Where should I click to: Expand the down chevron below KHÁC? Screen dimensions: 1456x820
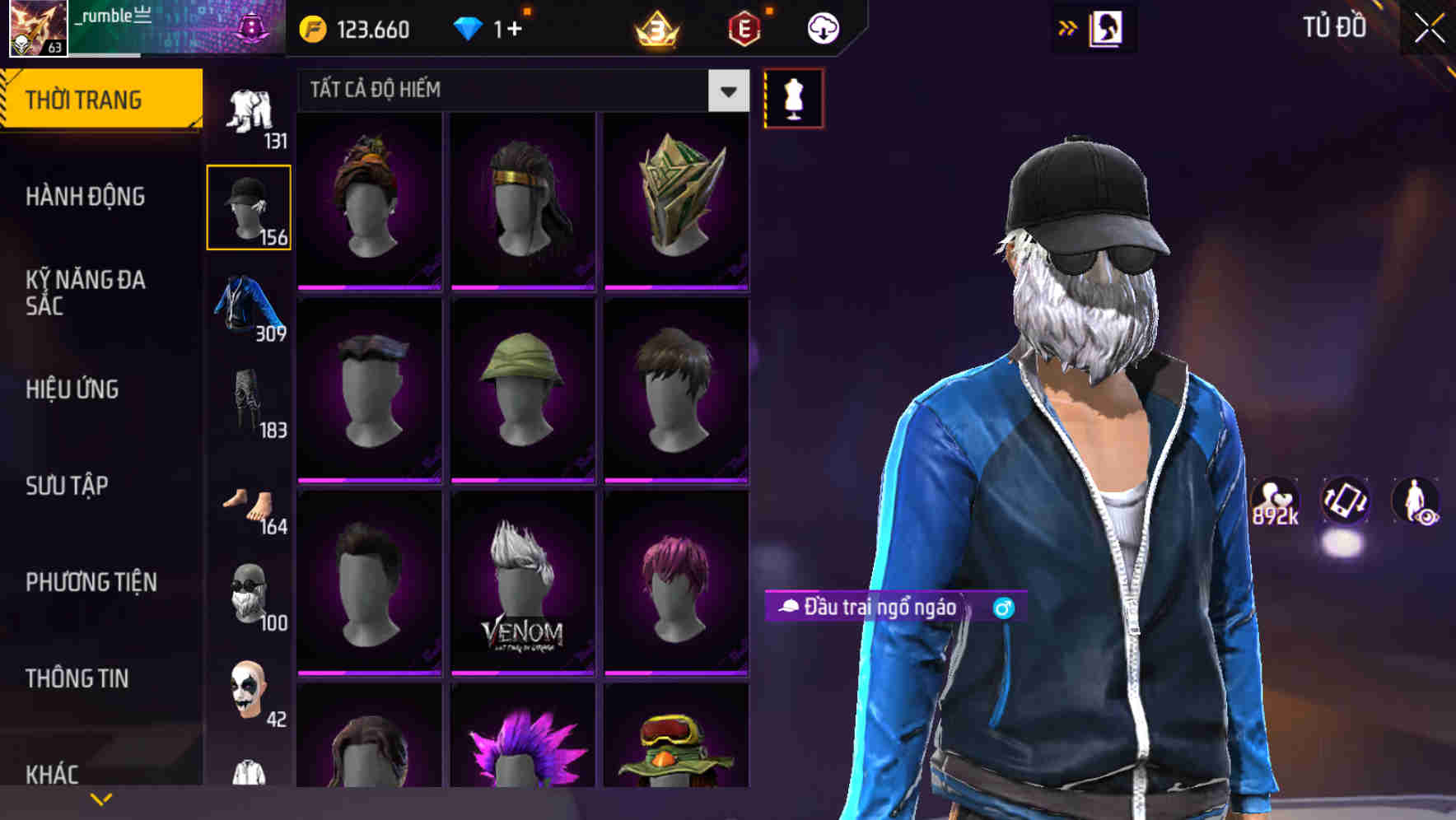101,799
